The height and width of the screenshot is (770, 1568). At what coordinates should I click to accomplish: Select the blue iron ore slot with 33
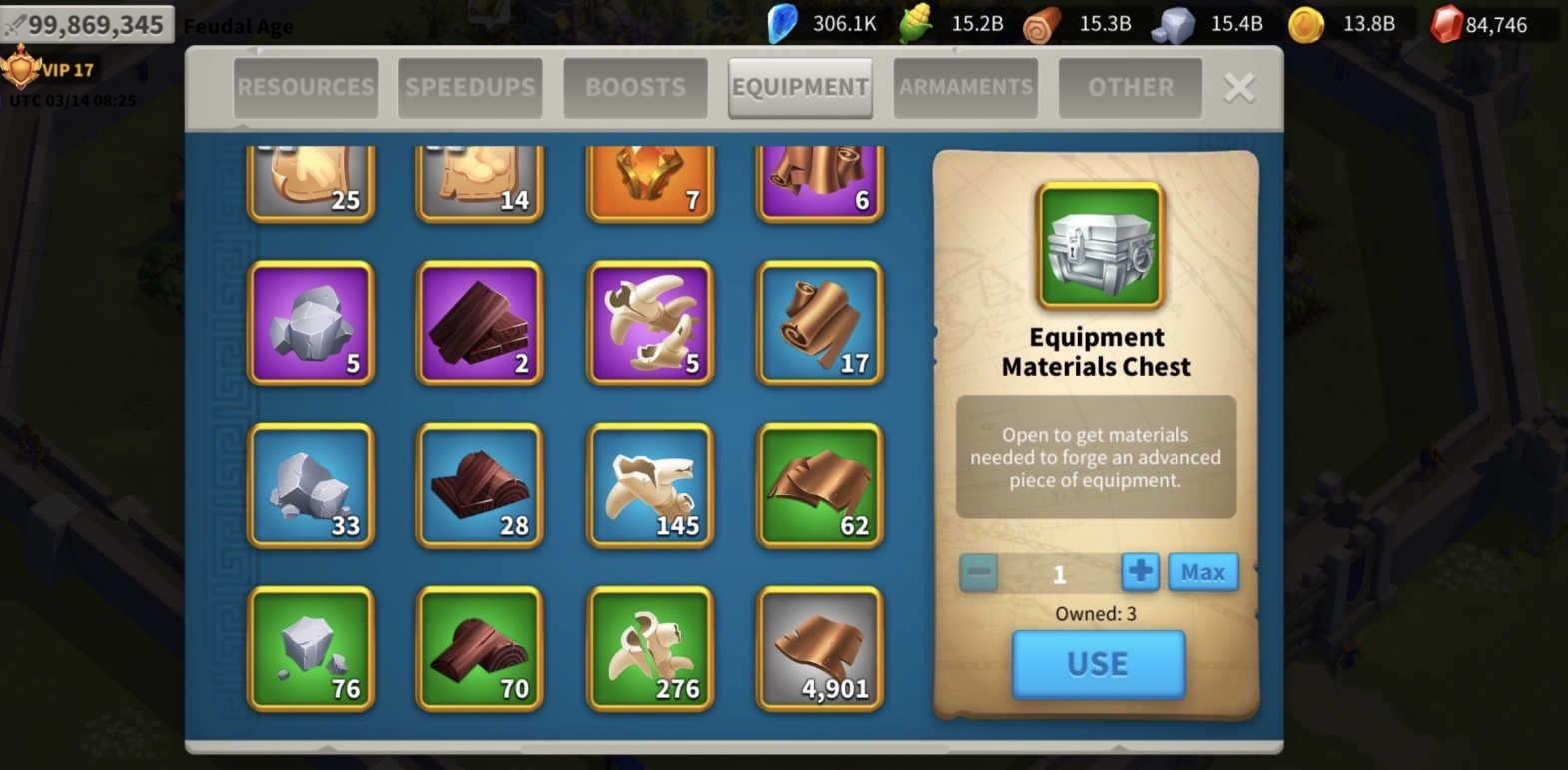[x=311, y=486]
